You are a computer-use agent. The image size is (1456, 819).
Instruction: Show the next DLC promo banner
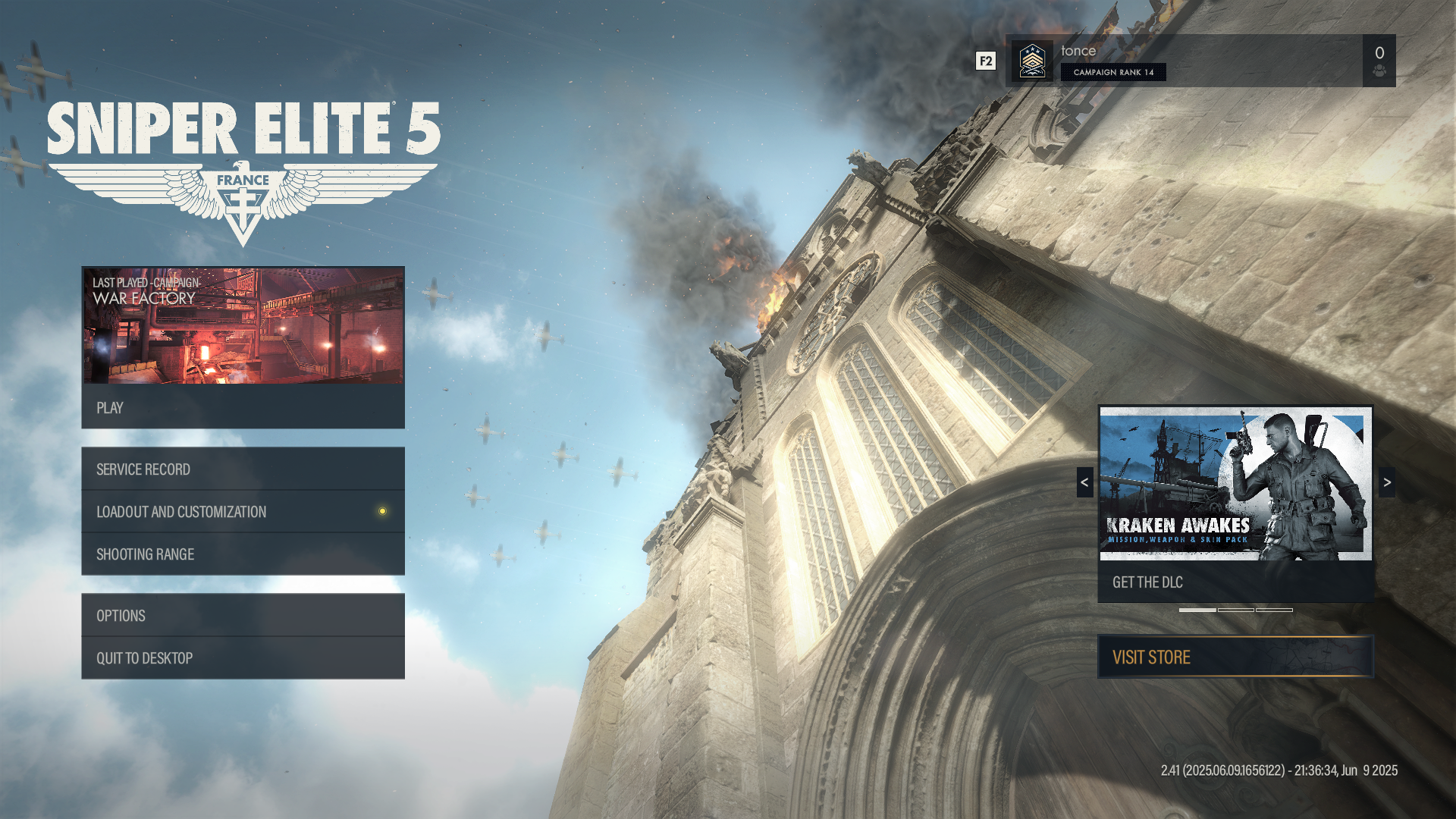(1387, 482)
